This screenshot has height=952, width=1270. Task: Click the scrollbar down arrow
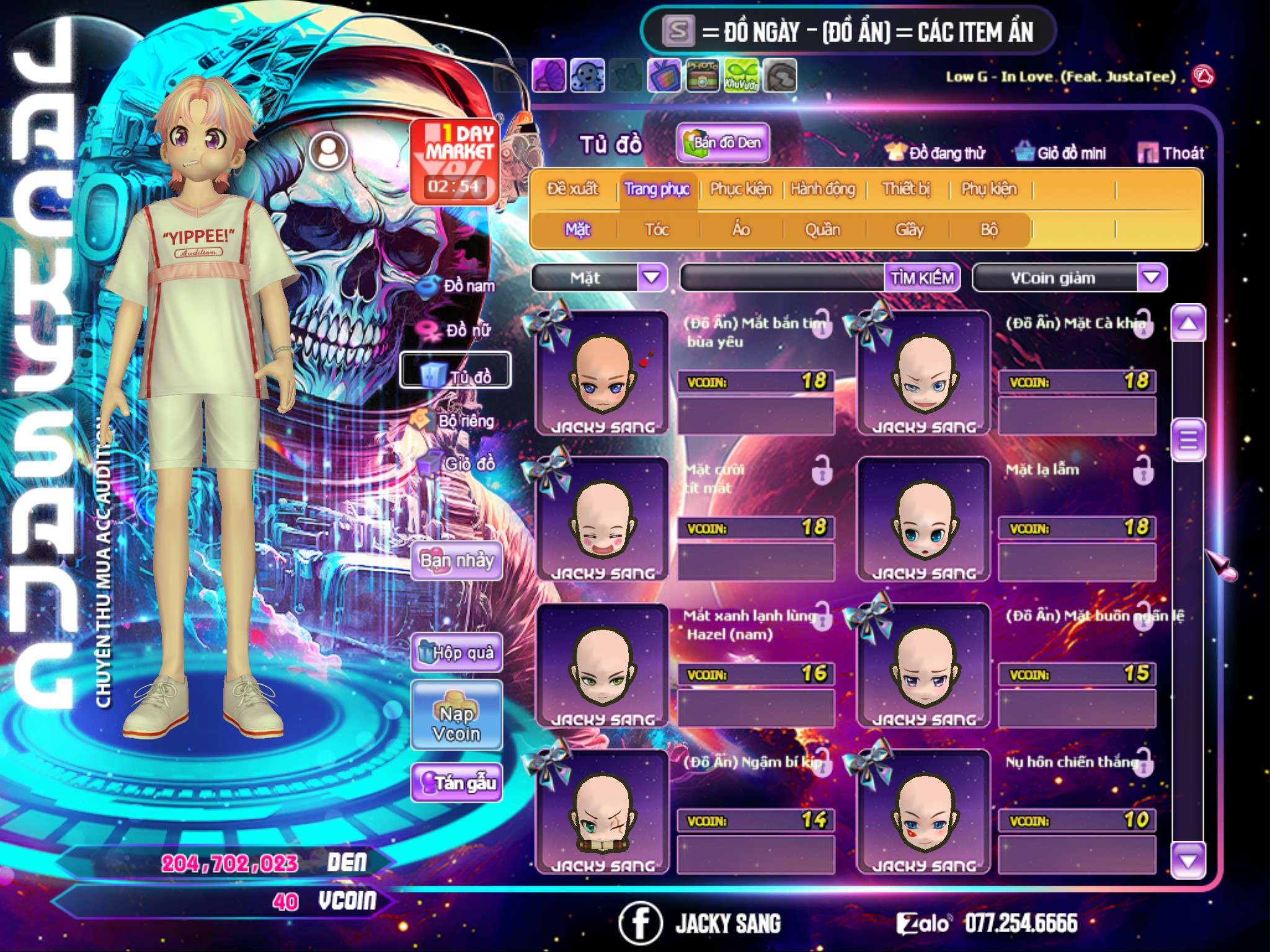coord(1188,860)
